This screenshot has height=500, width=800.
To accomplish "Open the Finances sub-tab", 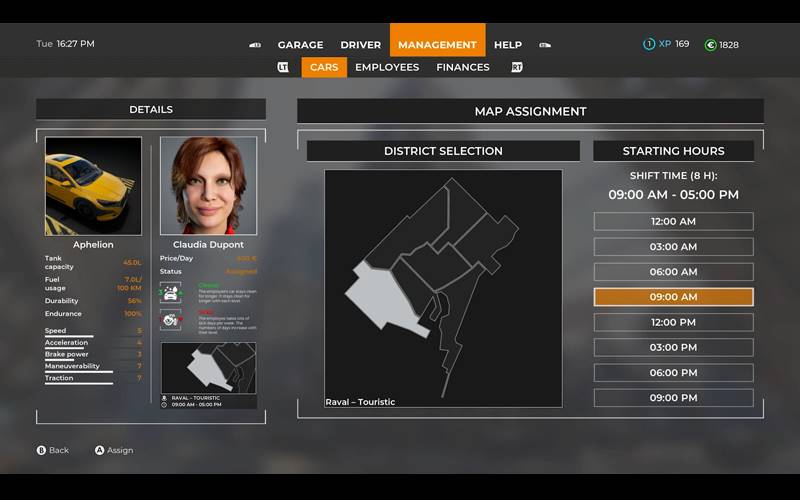I will 463,67.
